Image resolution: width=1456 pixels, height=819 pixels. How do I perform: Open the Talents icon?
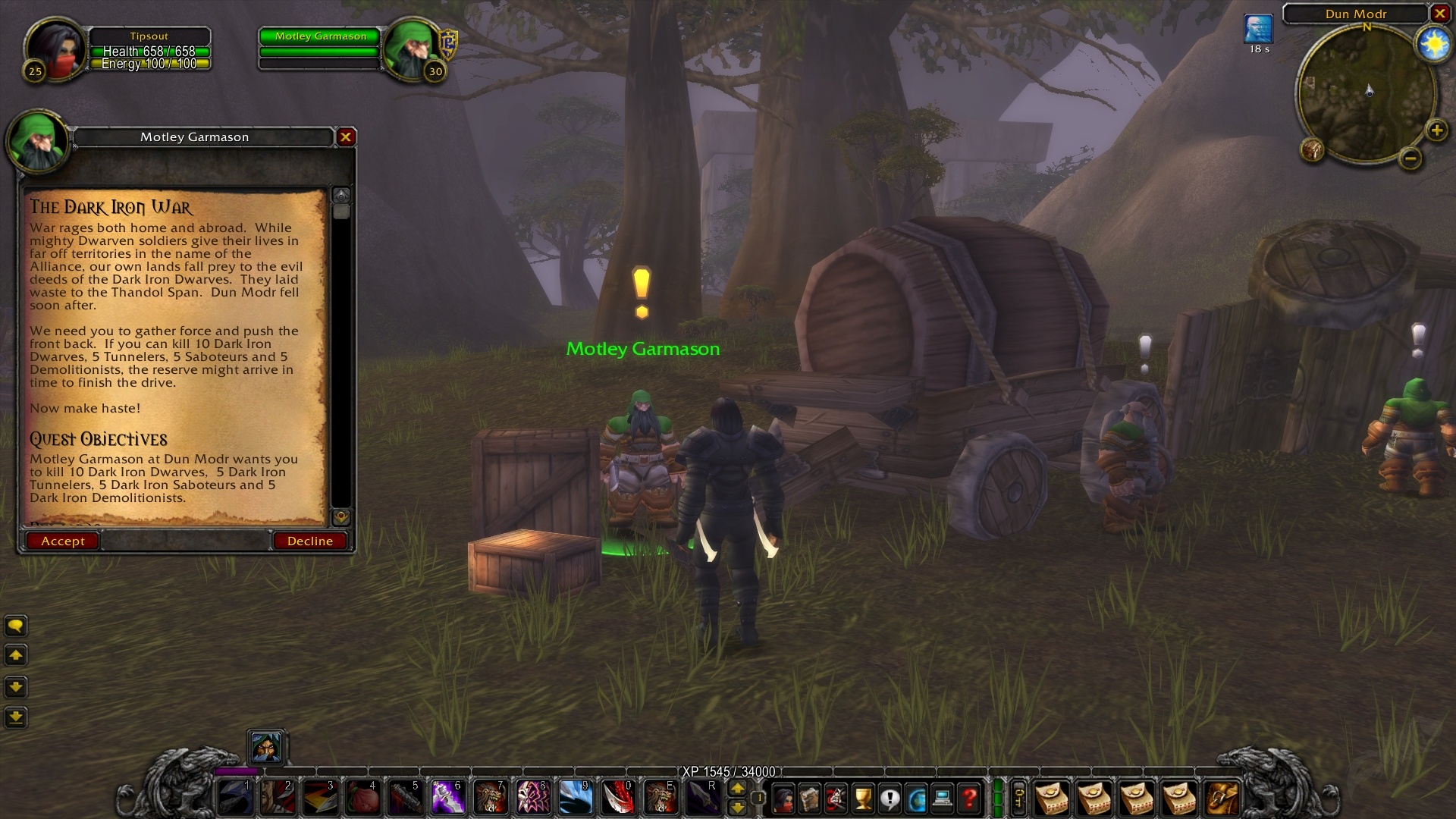(836, 798)
